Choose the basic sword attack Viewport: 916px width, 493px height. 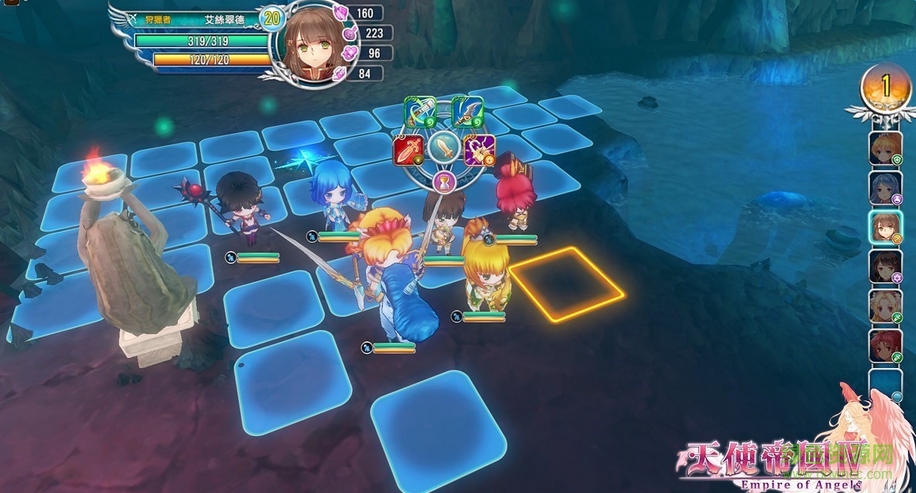(444, 150)
